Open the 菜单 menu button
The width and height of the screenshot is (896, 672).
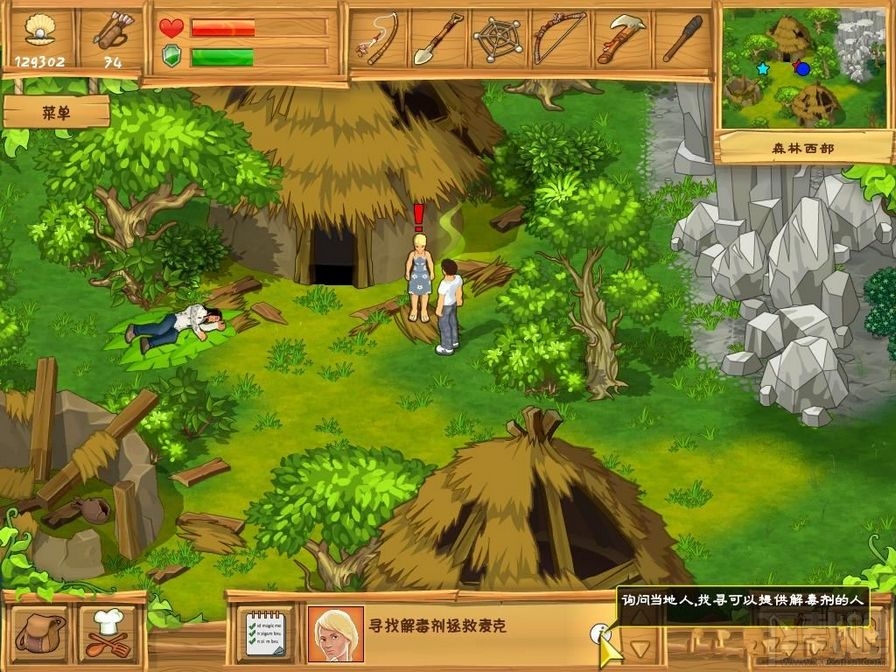56,112
